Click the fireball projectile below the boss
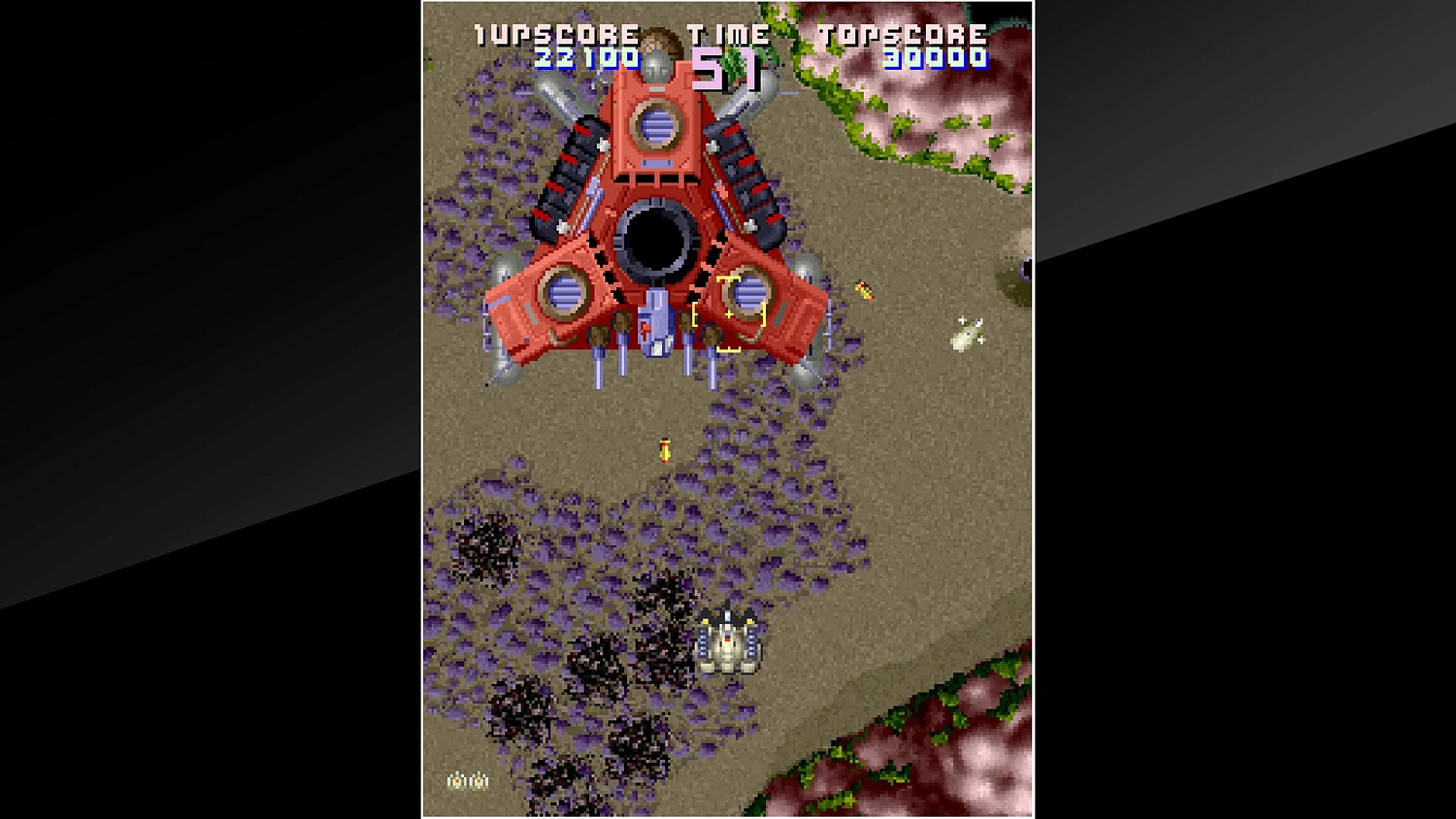The height and width of the screenshot is (819, 1456). pyautogui.click(x=665, y=448)
